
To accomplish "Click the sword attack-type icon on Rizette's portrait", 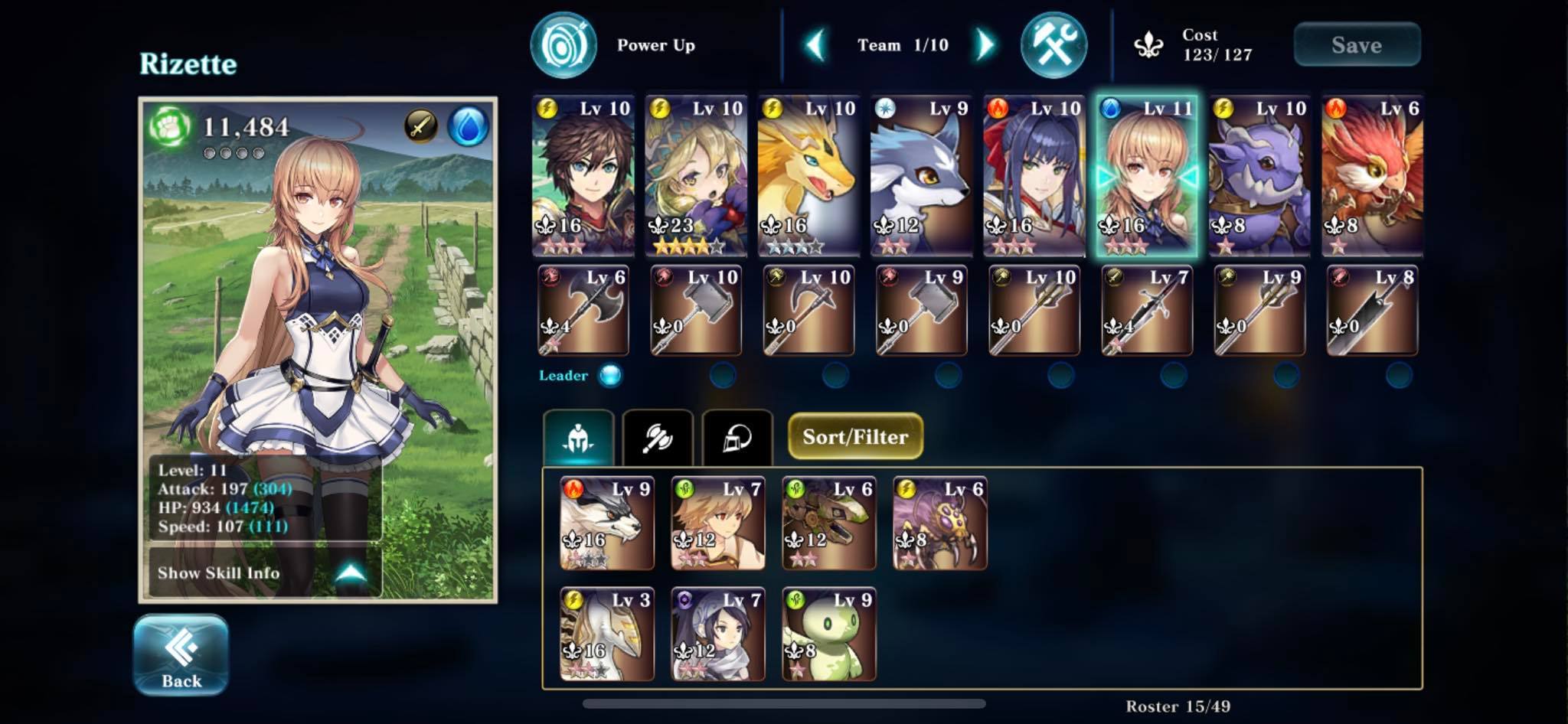I will (420, 125).
